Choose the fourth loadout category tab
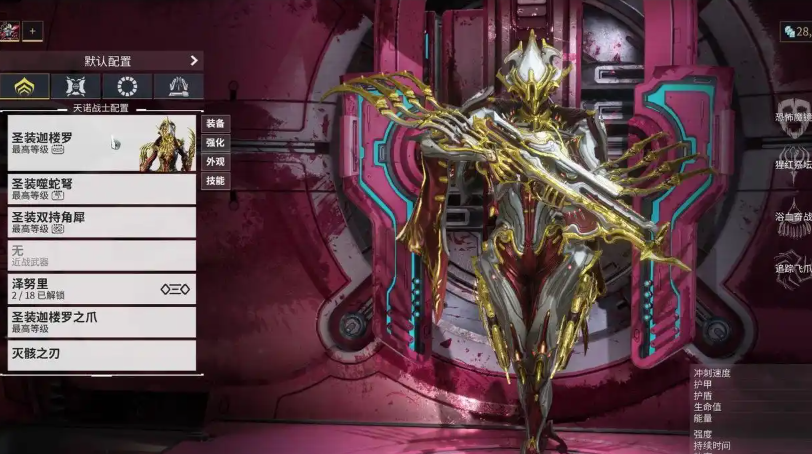The image size is (812, 454). coord(178,86)
